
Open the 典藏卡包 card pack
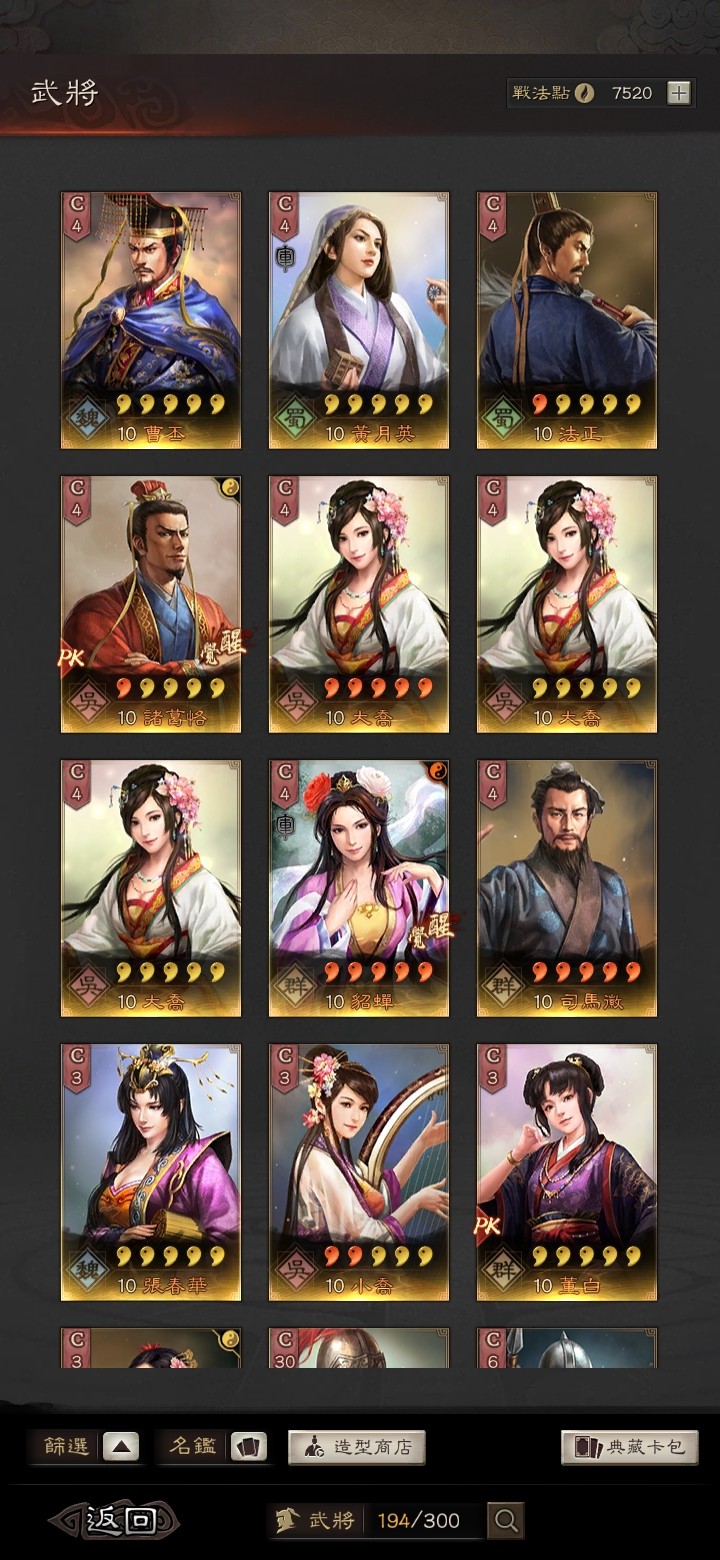[x=629, y=1447]
